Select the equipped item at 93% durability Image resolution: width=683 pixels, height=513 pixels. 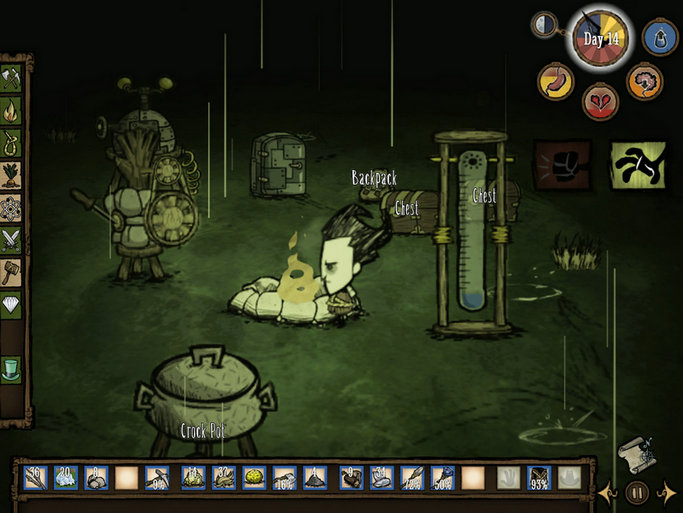pyautogui.click(x=540, y=479)
